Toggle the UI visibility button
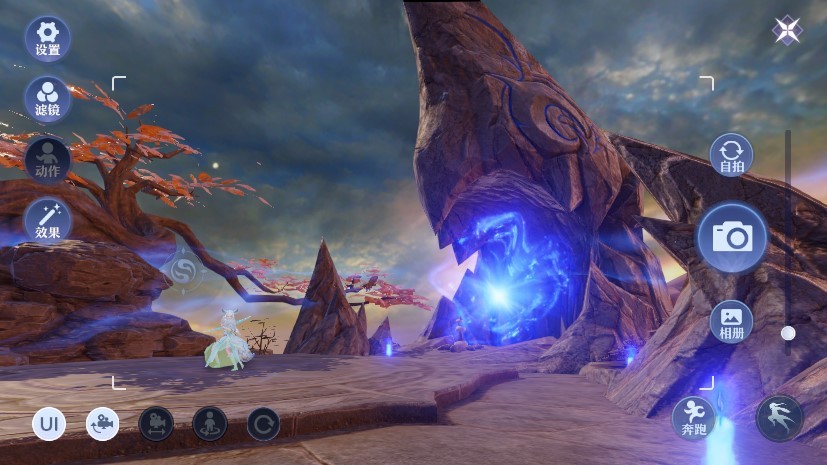Image resolution: width=827 pixels, height=465 pixels. (48, 424)
